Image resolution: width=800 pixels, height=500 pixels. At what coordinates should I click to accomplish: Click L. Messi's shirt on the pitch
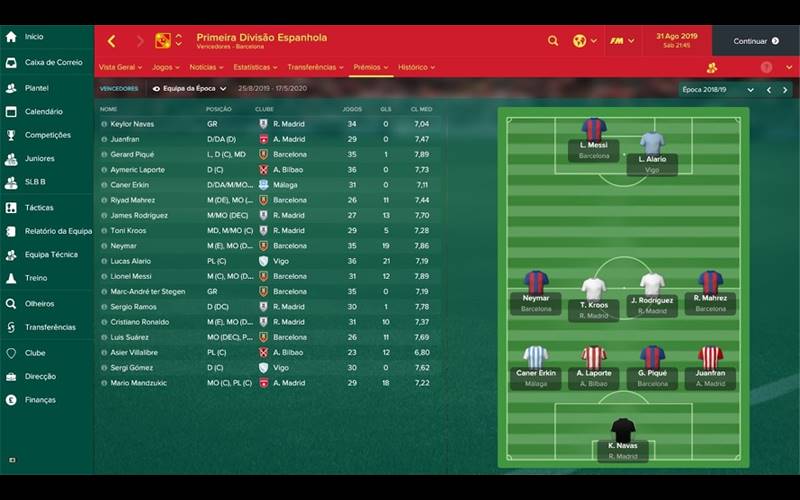[594, 130]
